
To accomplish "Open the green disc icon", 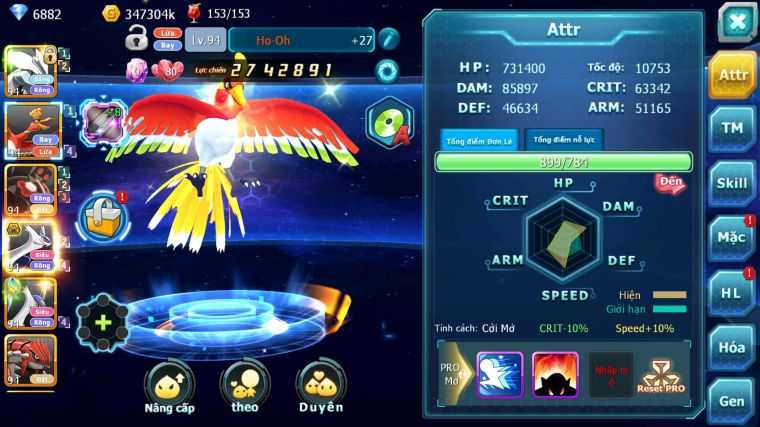I will tap(388, 123).
